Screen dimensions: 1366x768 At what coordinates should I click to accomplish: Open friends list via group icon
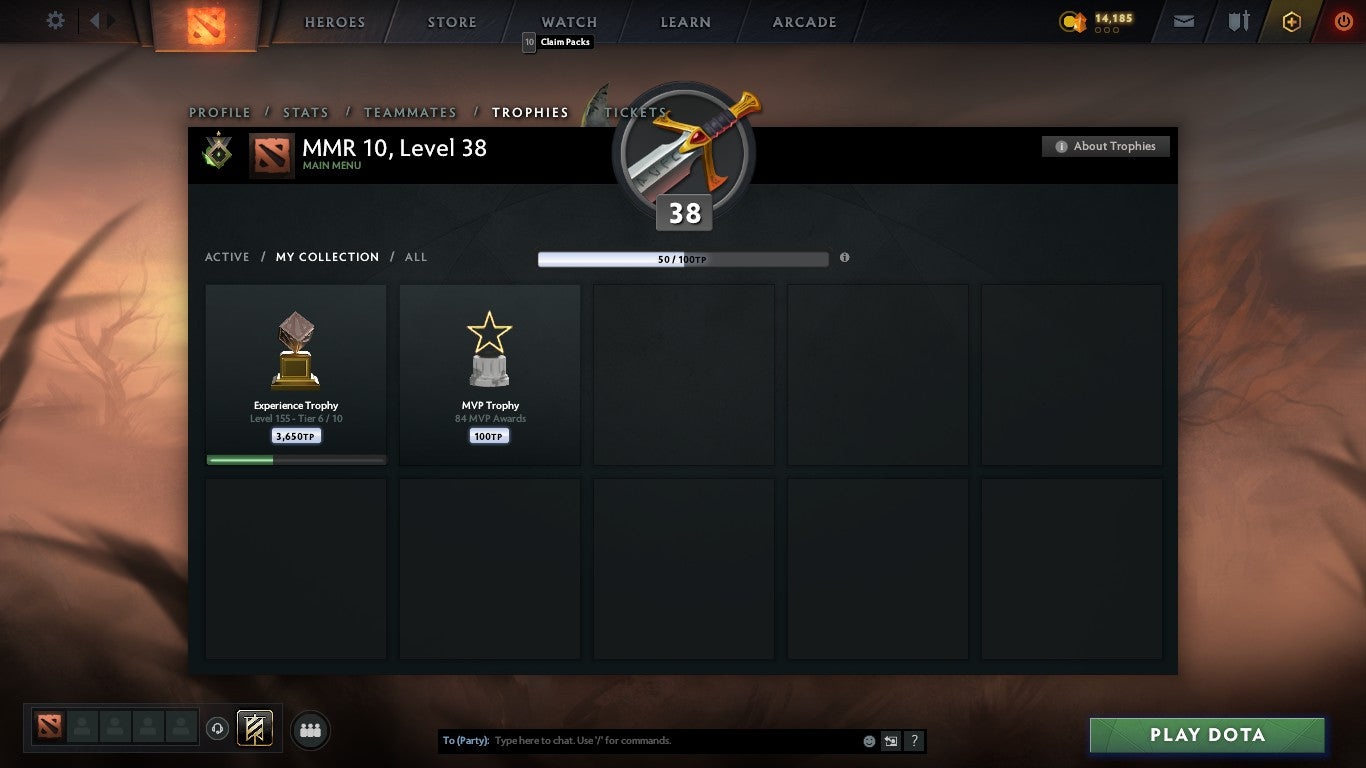pos(310,730)
